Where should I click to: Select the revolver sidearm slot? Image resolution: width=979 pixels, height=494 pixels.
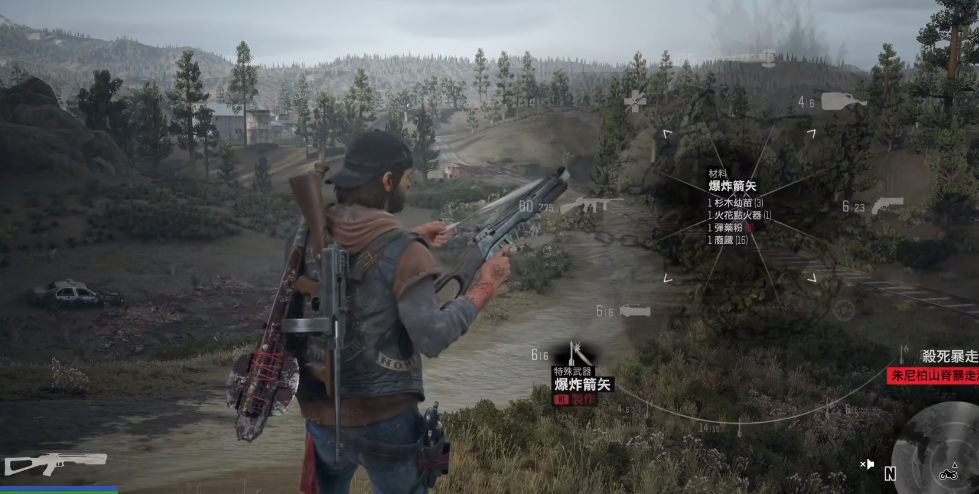tap(886, 205)
